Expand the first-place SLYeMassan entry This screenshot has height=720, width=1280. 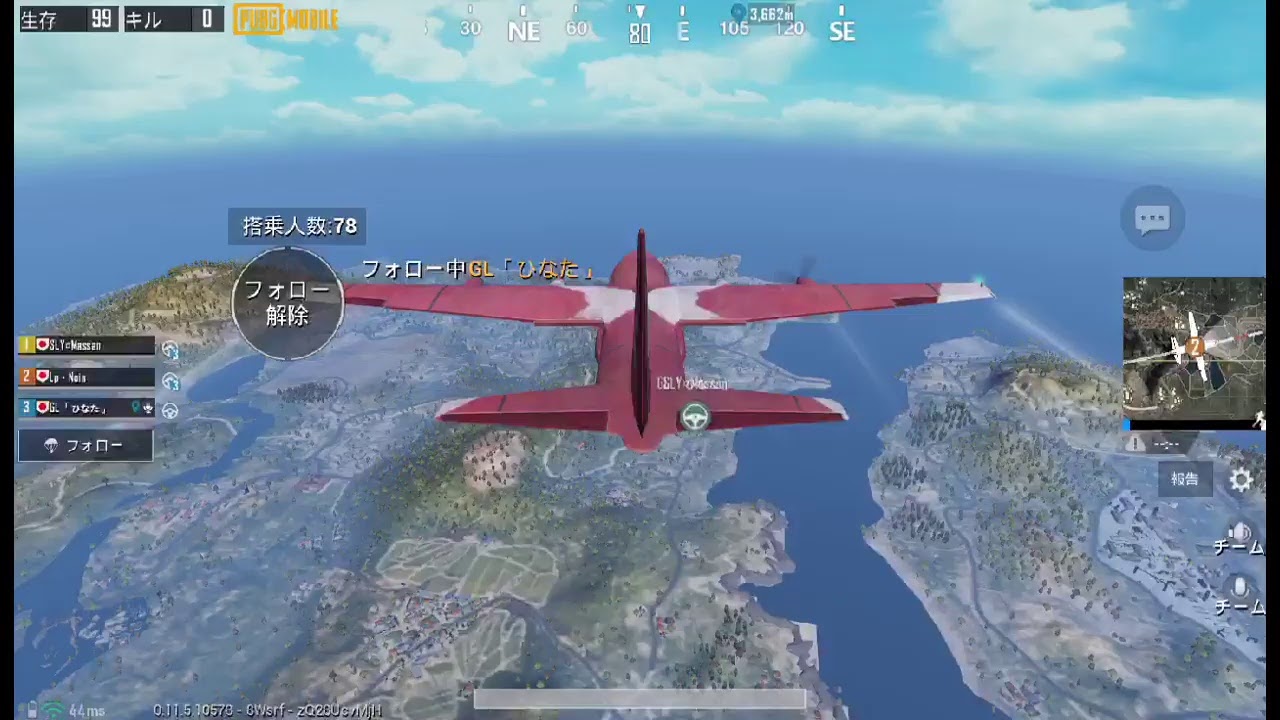coord(85,345)
